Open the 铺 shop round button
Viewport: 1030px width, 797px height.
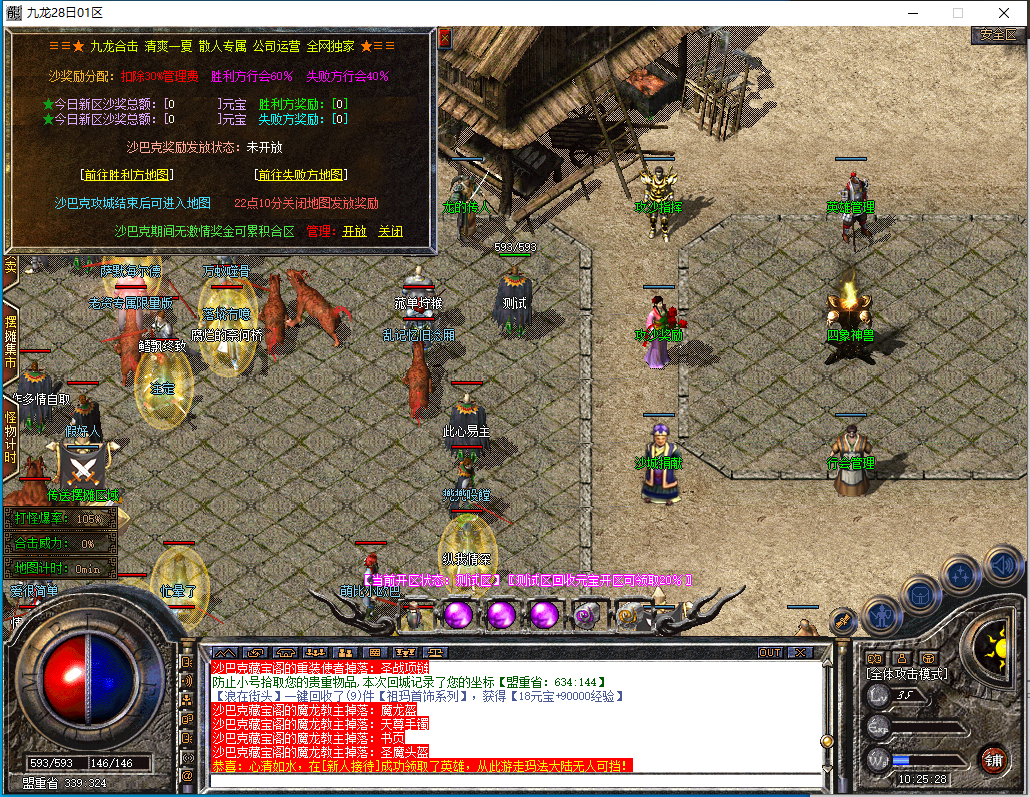993,758
